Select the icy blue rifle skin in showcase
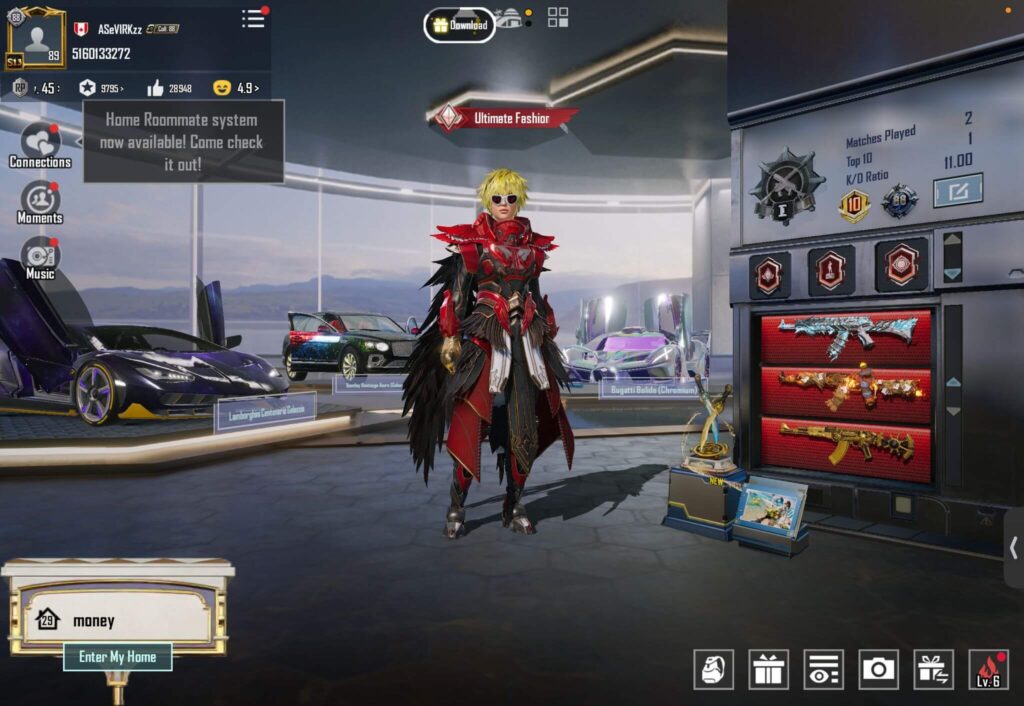This screenshot has width=1024, height=706. (x=846, y=336)
